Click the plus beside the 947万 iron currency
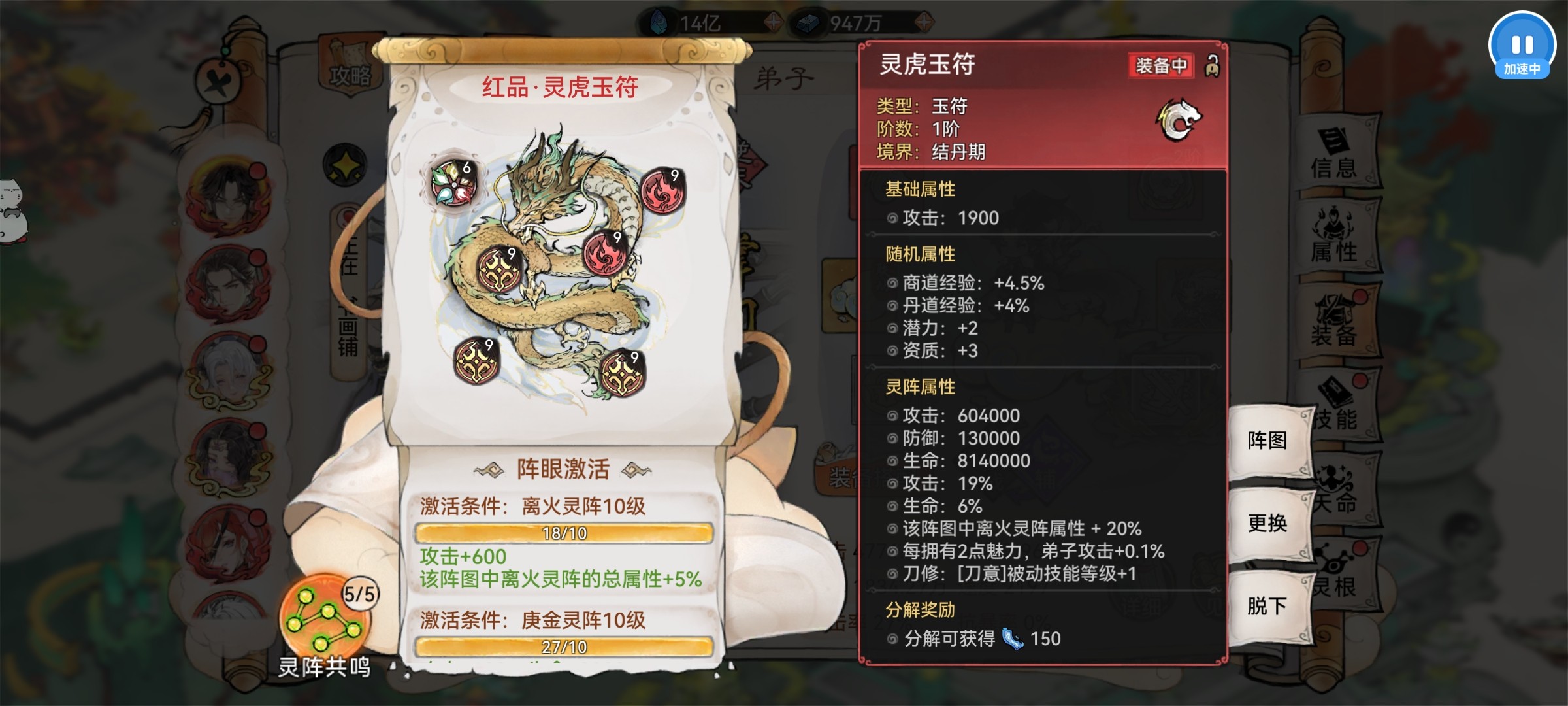Image resolution: width=1568 pixels, height=706 pixels. (x=924, y=22)
